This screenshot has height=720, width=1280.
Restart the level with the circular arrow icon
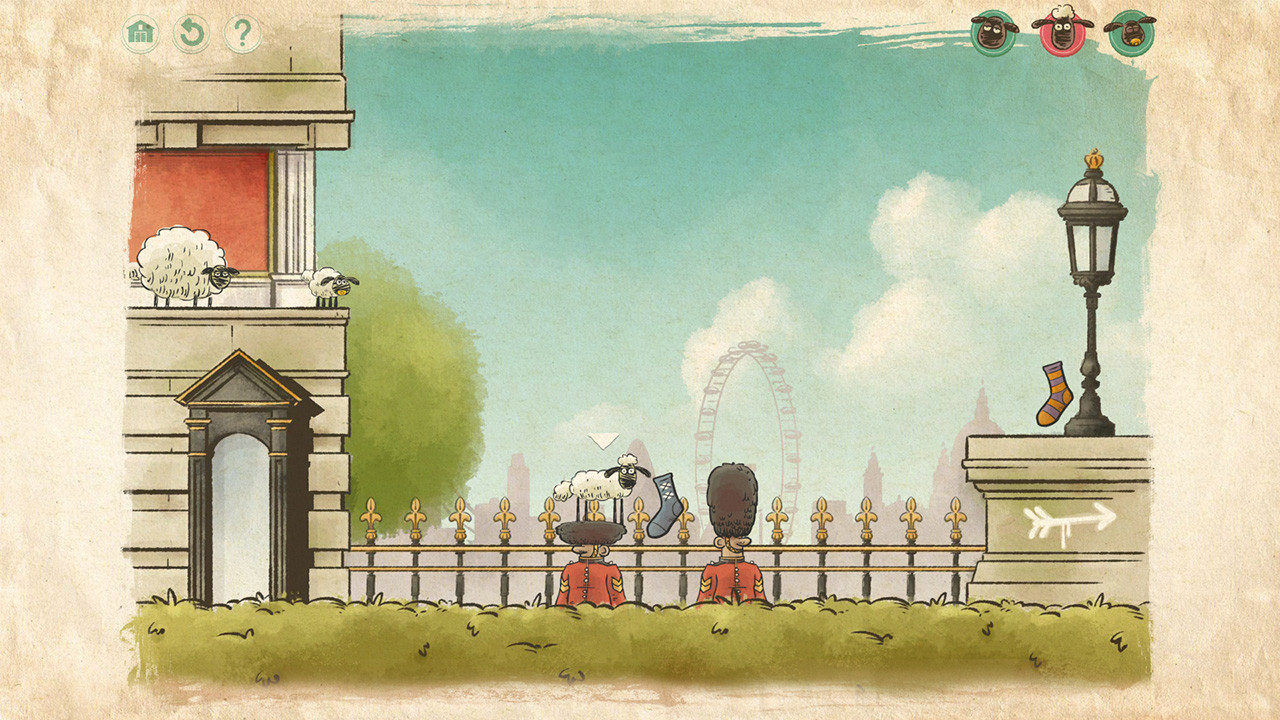pyautogui.click(x=192, y=32)
